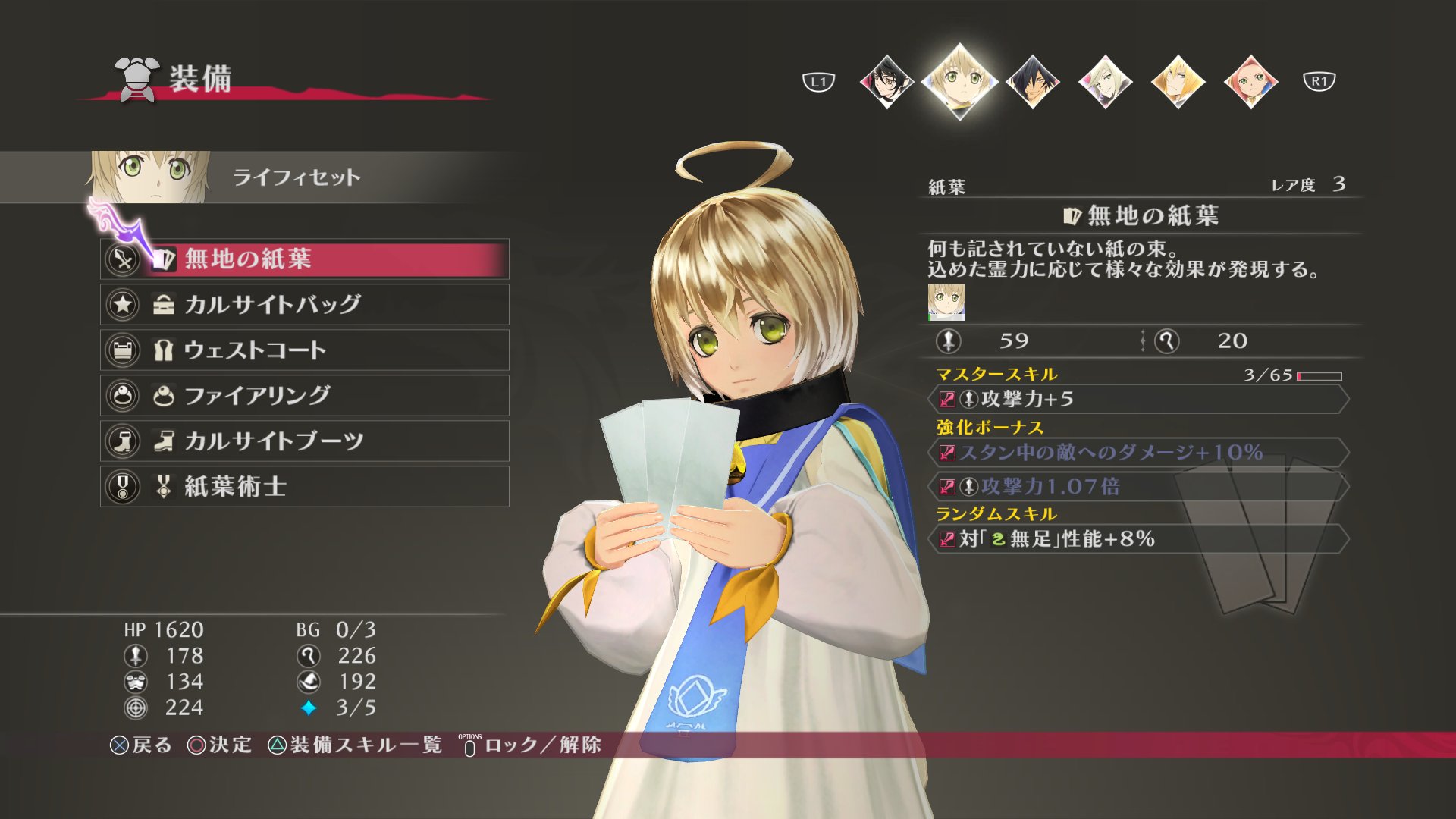Click the 攻撃力+5 master skill row
The width and height of the screenshot is (1456, 819).
[x=1137, y=399]
